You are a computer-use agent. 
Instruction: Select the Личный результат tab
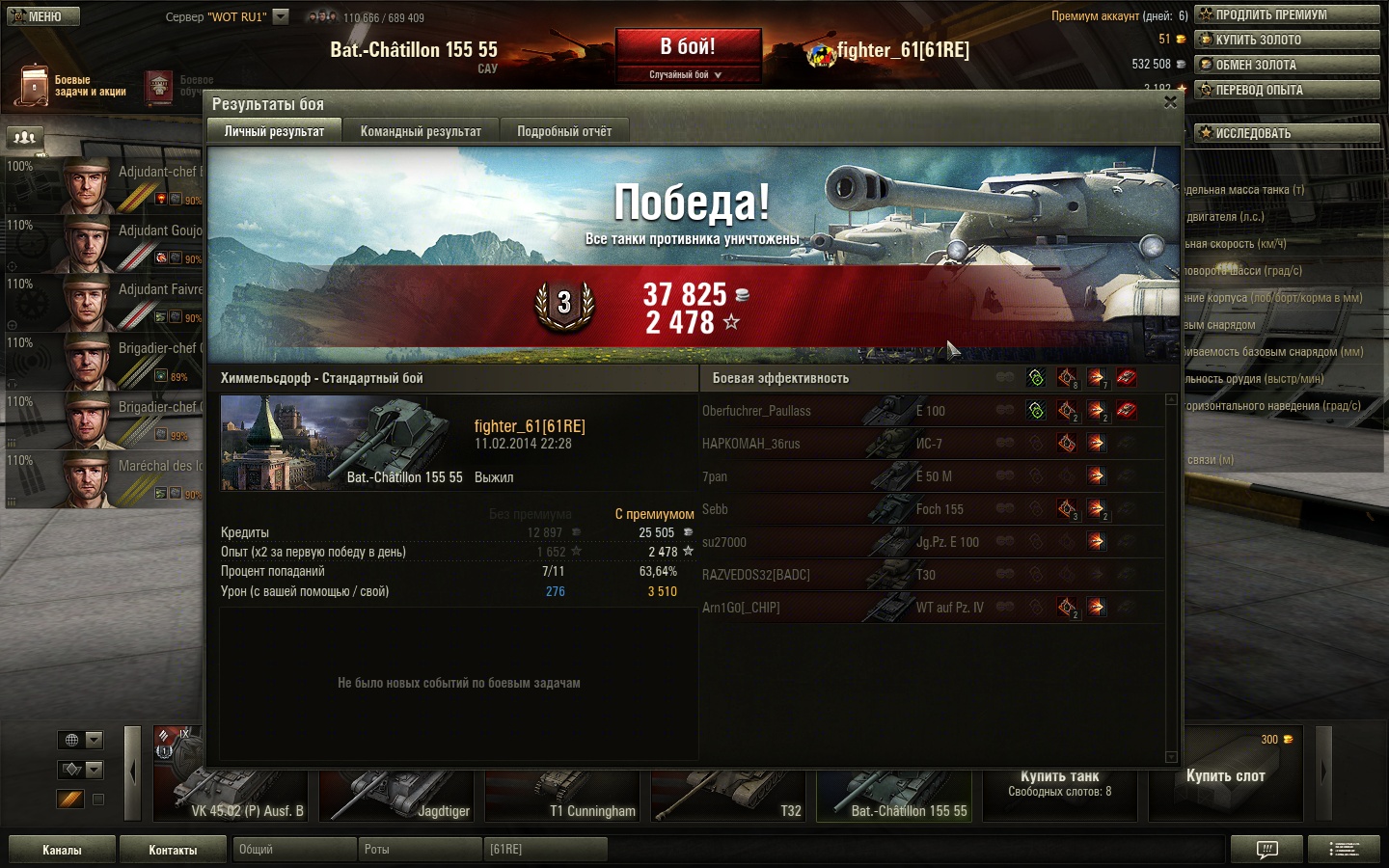click(x=274, y=131)
